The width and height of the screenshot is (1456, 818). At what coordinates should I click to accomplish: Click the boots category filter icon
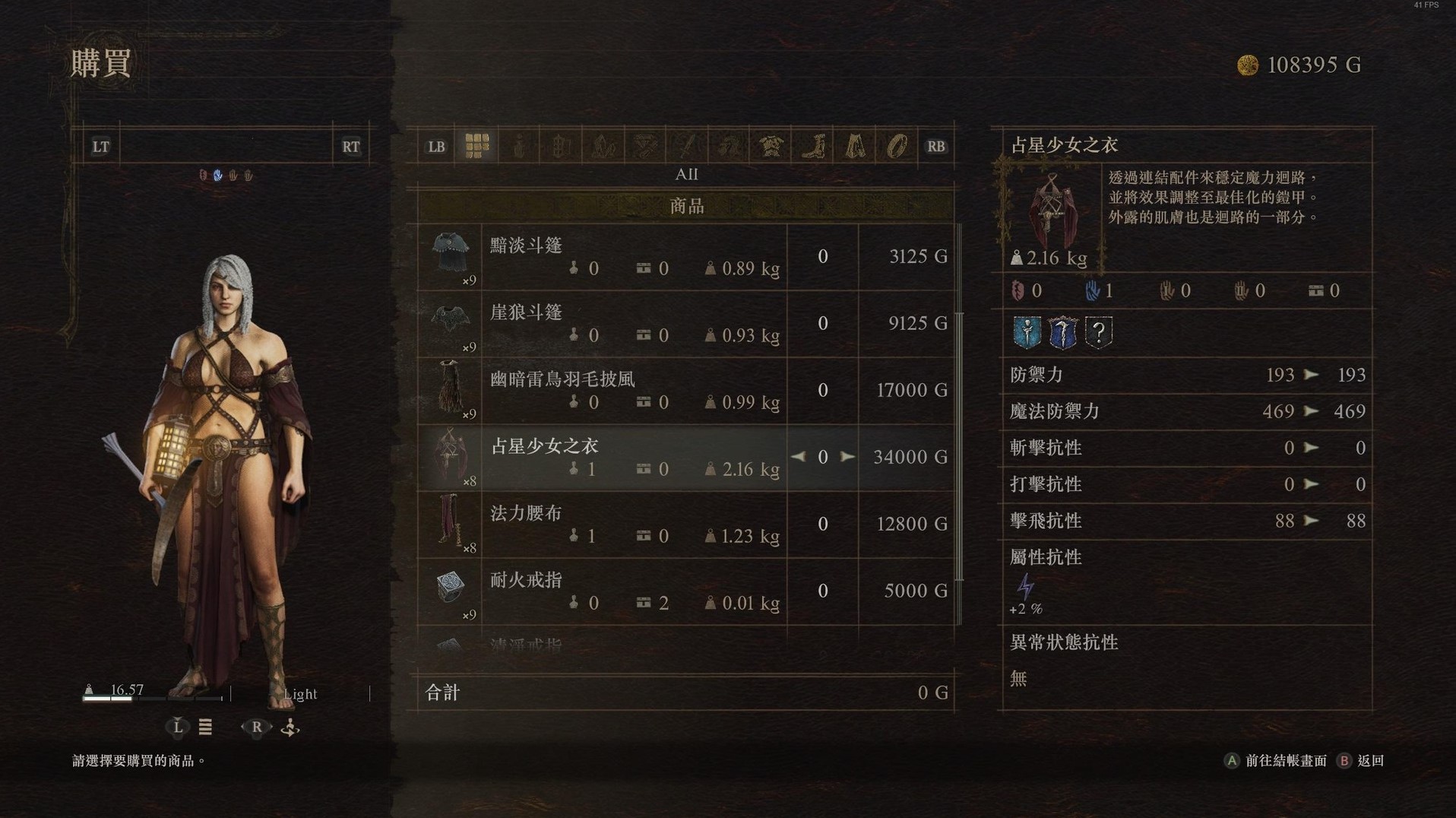click(x=814, y=146)
